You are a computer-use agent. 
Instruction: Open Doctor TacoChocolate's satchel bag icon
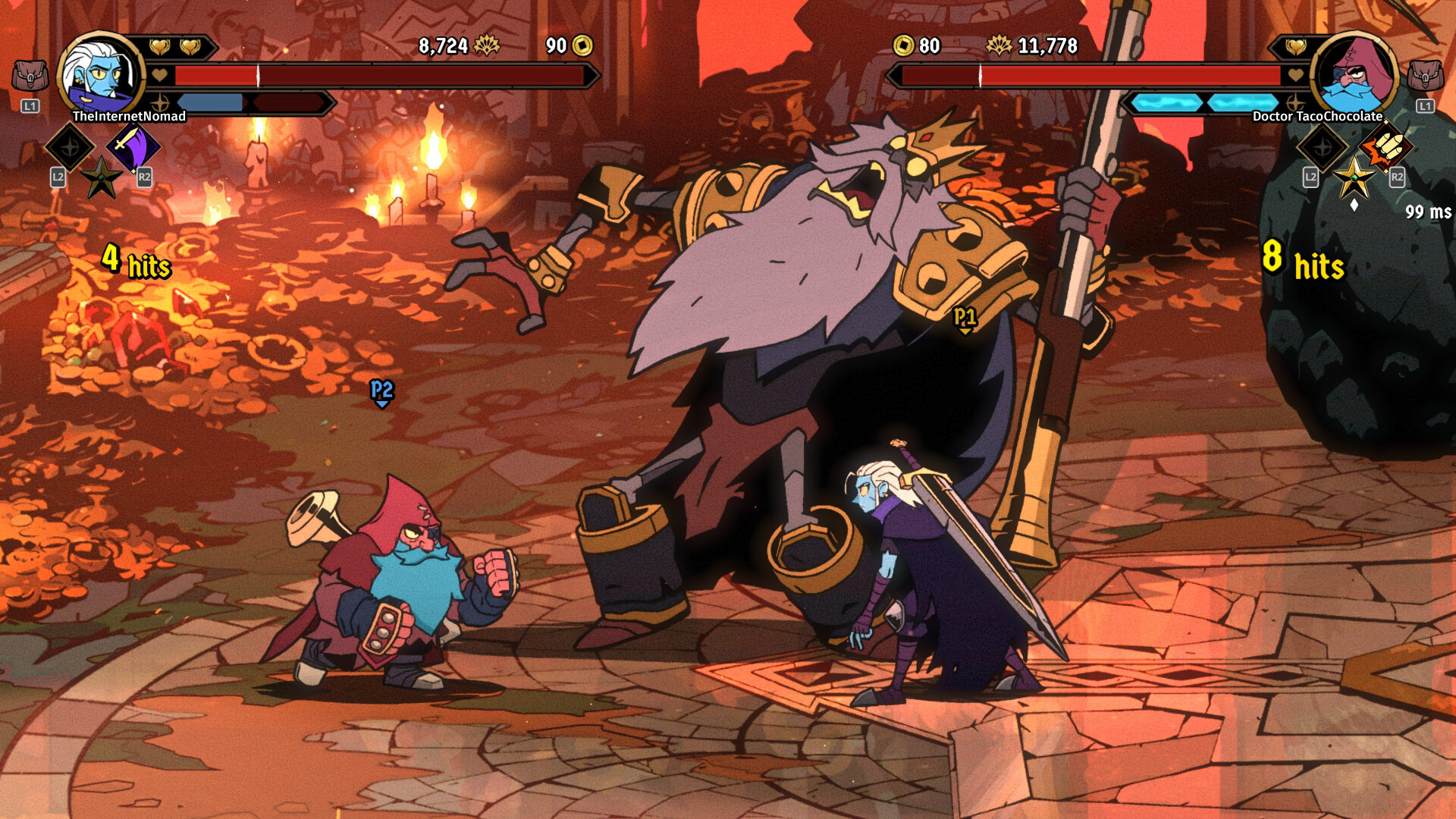click(x=1425, y=77)
